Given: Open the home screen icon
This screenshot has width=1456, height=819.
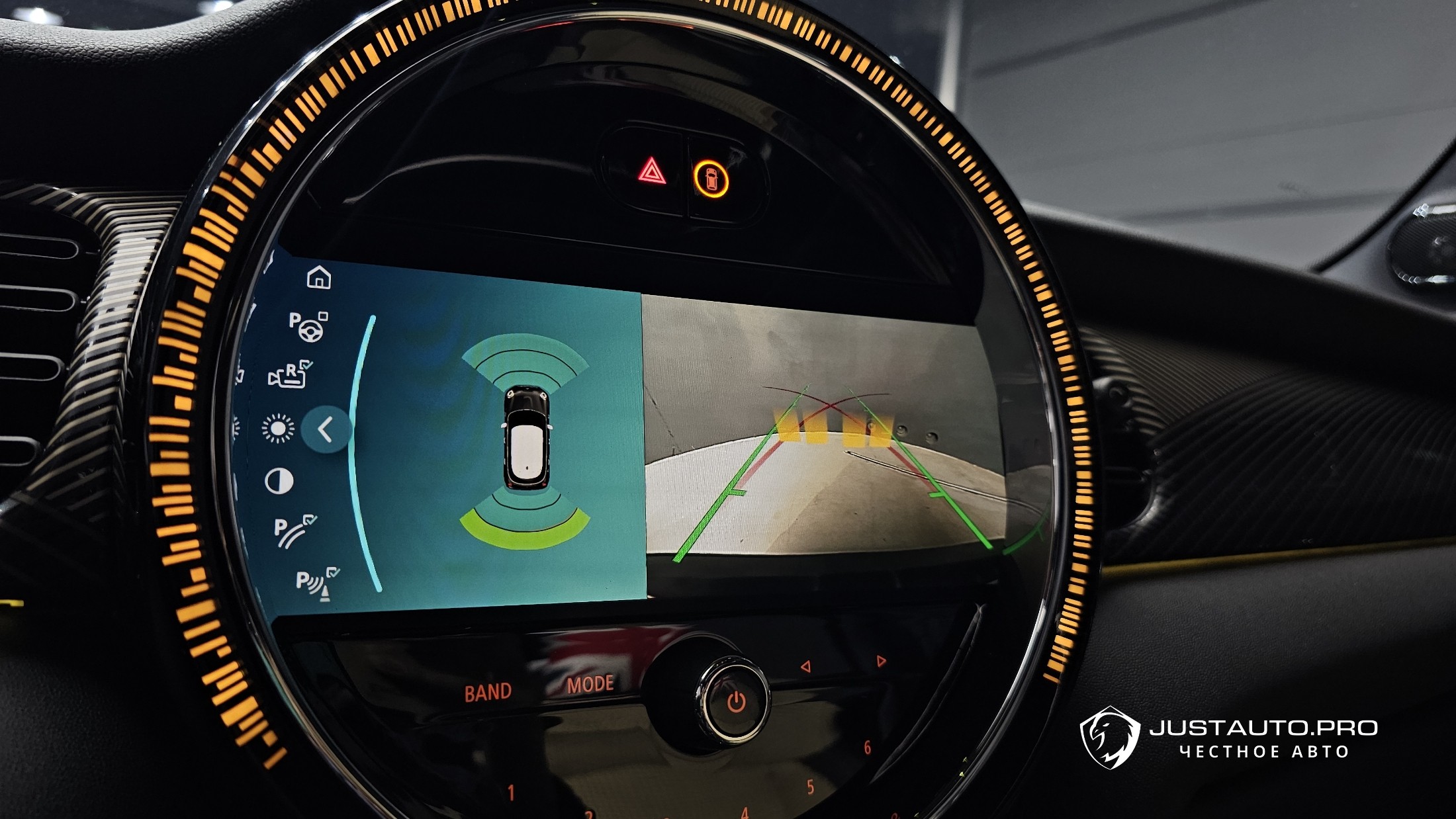Looking at the screenshot, I should coord(319,277).
